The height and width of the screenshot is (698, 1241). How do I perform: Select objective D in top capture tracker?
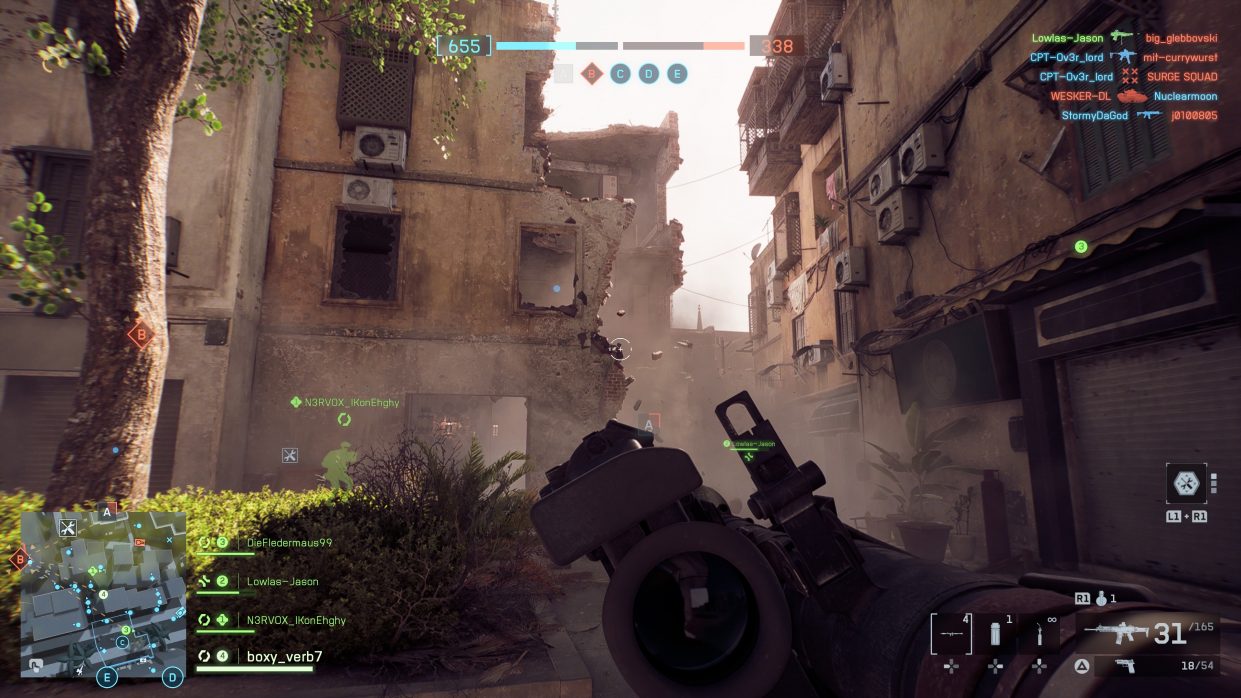649,73
